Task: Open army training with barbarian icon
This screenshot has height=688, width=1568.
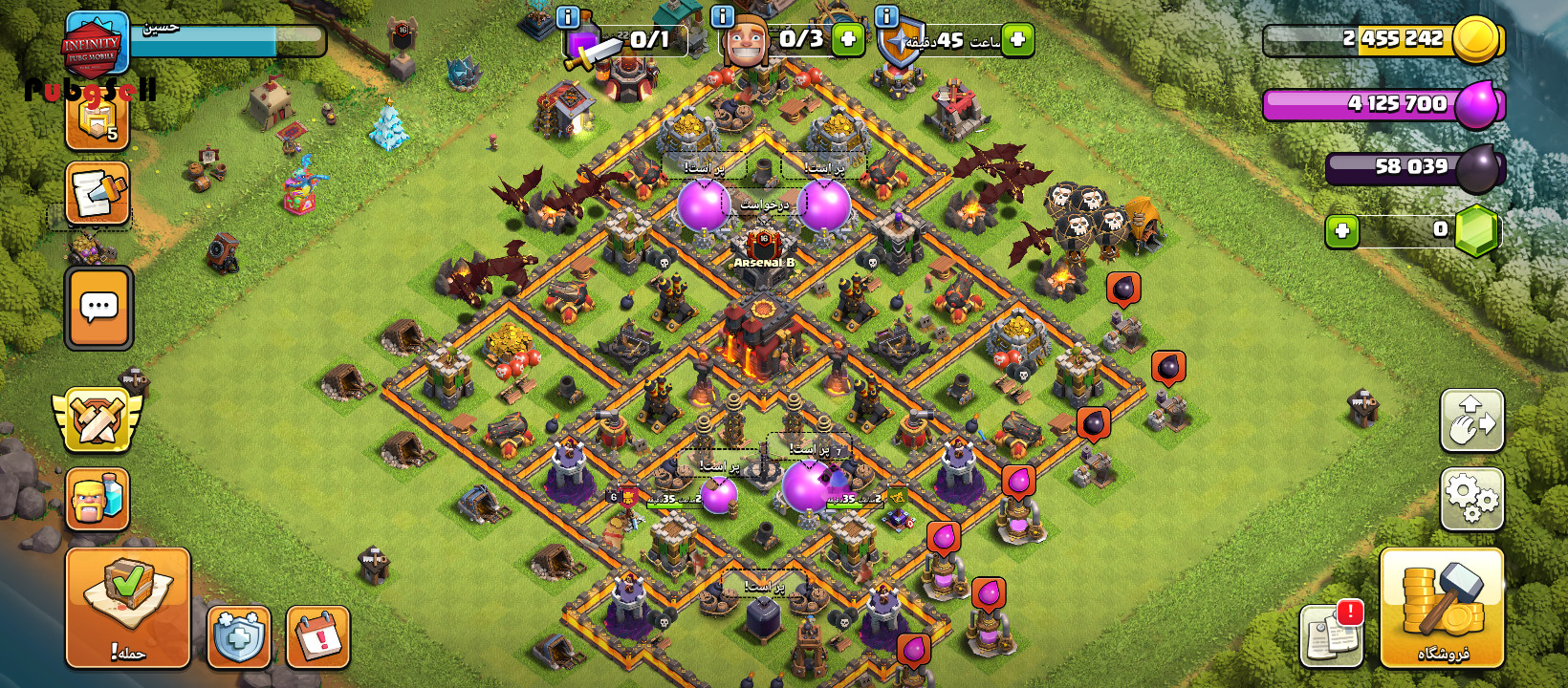Action: pos(98,499)
